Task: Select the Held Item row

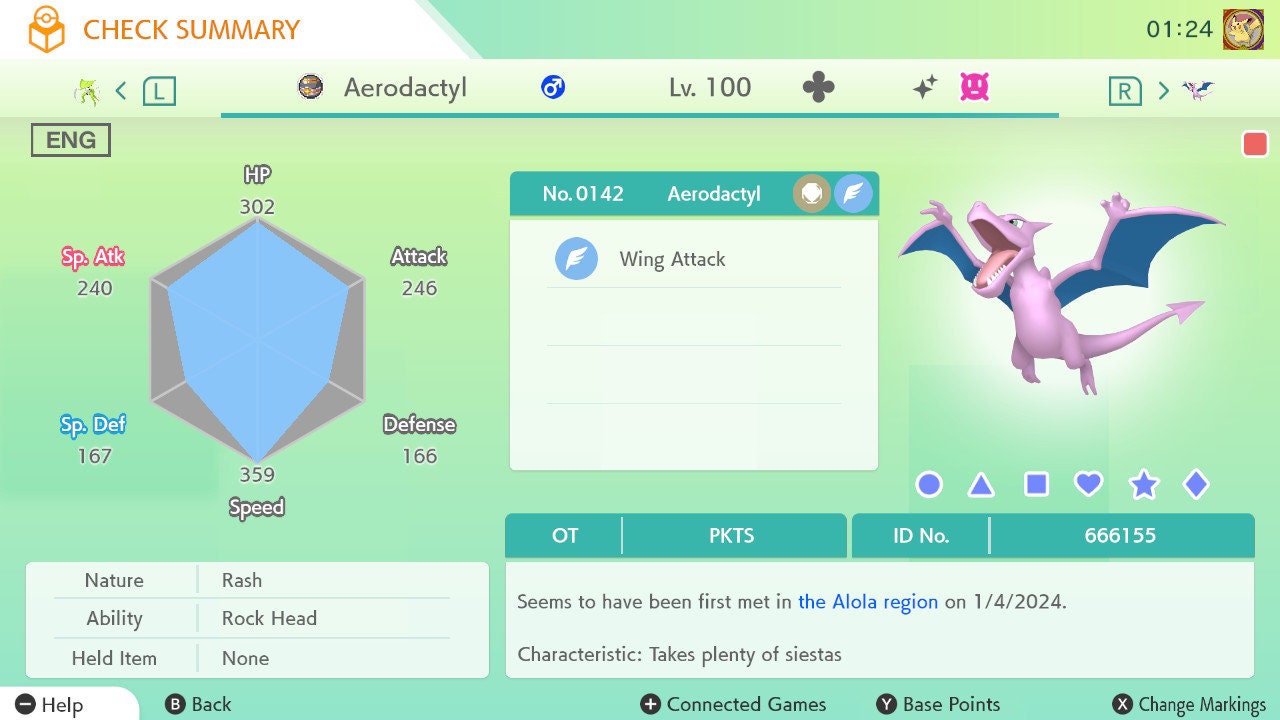Action: [256, 658]
